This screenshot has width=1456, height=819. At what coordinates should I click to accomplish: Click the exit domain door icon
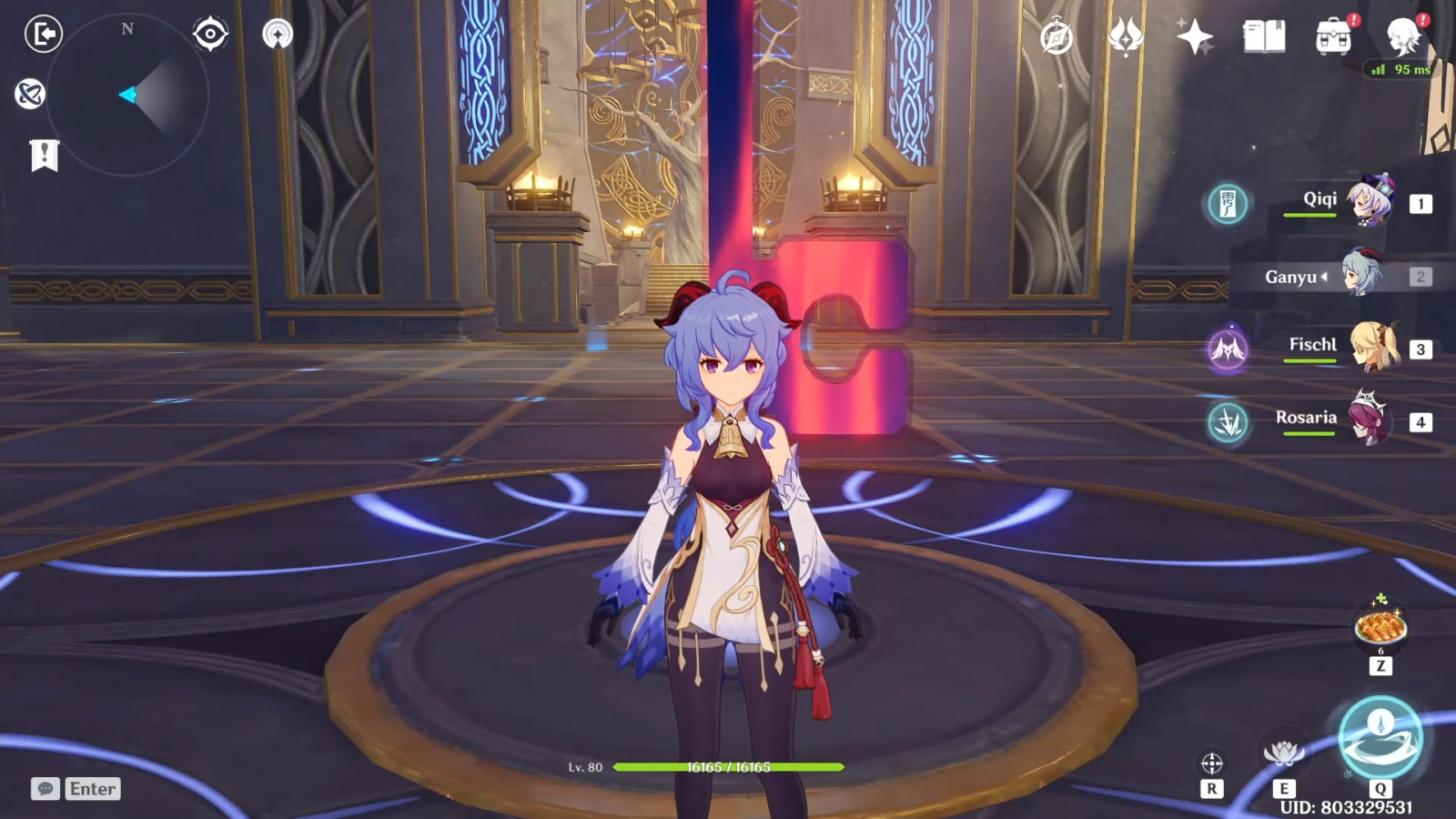coord(43,35)
